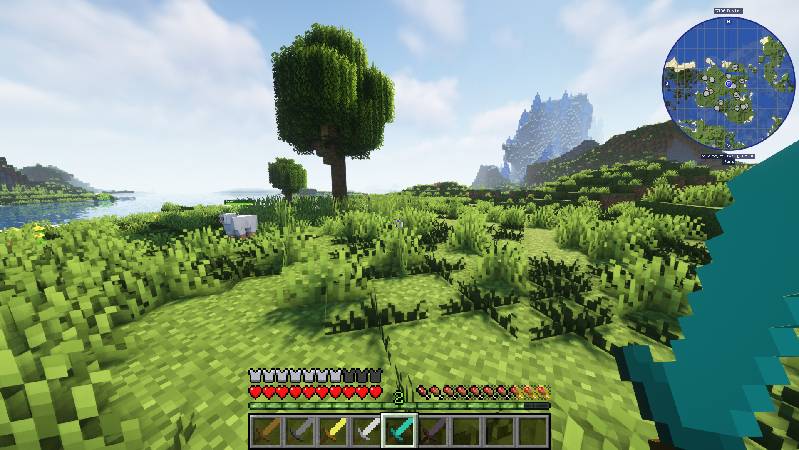Viewport: 799px width, 450px height.
Task: Select the golden sword hotbar slot
Action: (332, 431)
